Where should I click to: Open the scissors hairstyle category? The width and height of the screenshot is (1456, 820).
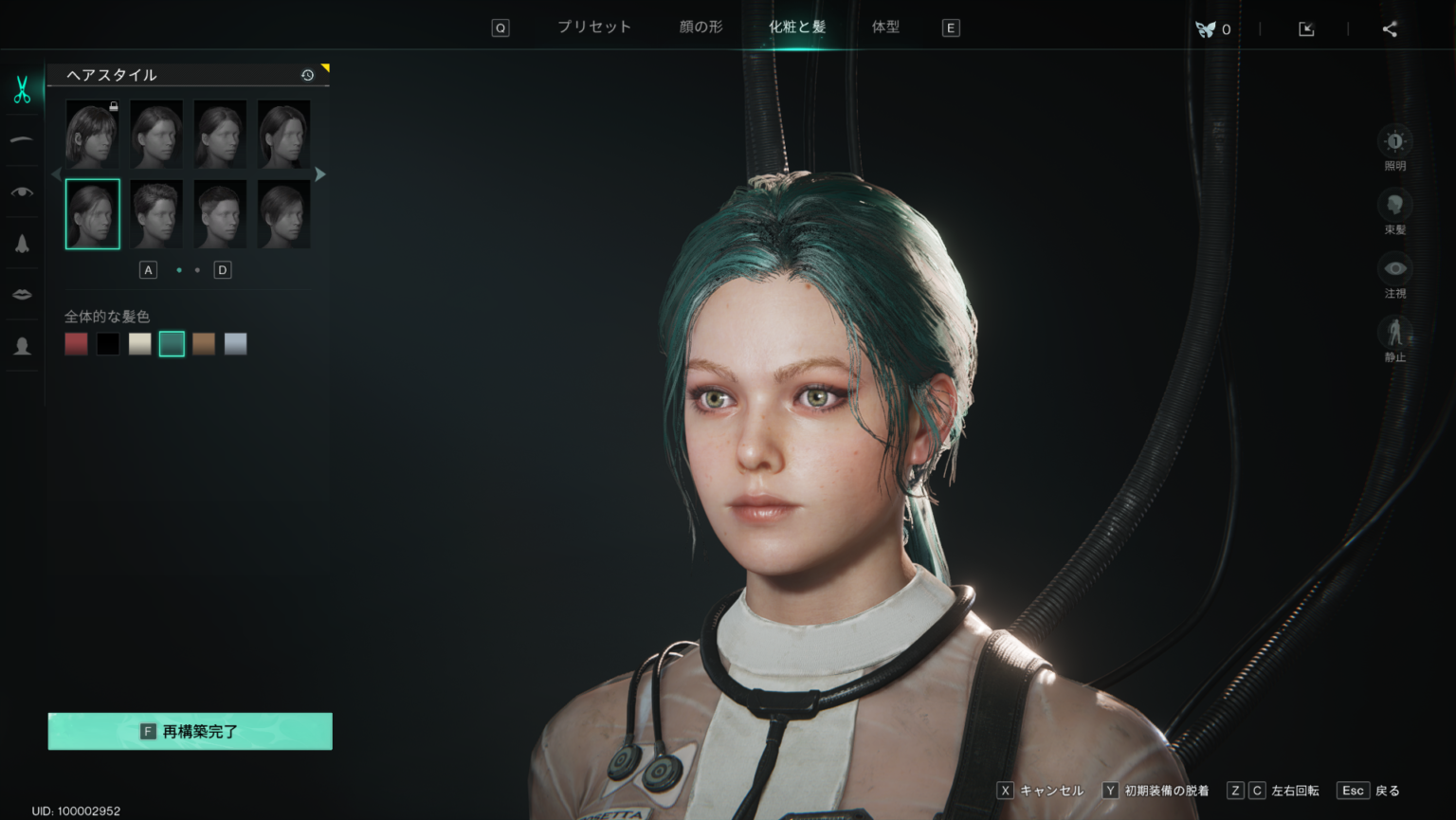point(22,90)
